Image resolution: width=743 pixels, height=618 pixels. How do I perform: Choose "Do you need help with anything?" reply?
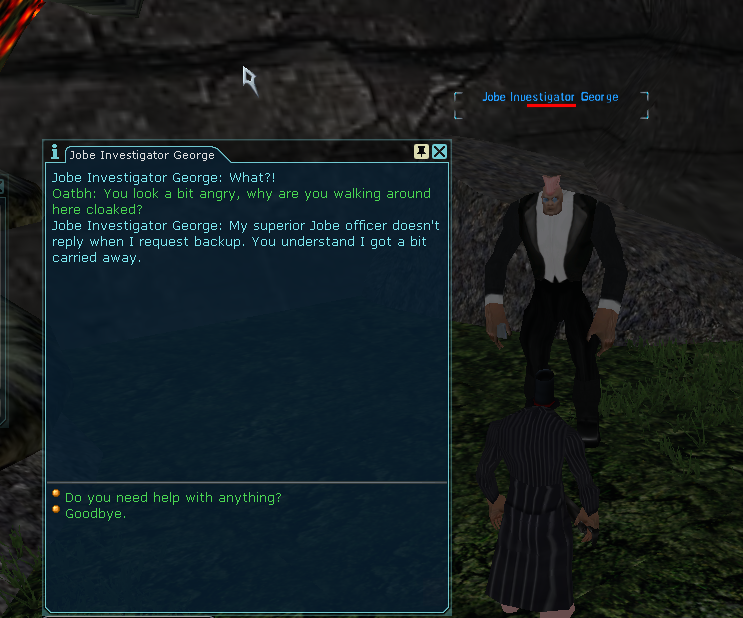click(173, 497)
